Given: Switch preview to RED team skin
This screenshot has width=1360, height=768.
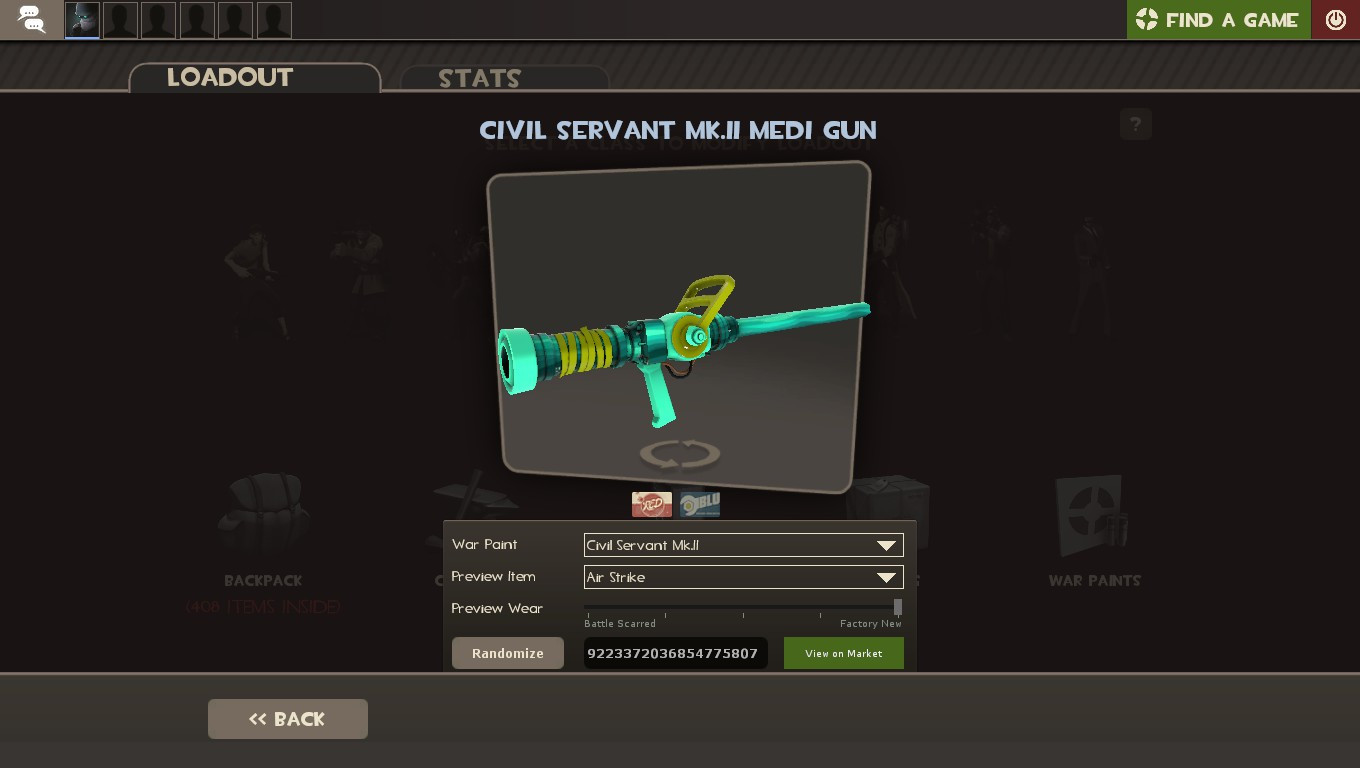Looking at the screenshot, I should pyautogui.click(x=652, y=504).
